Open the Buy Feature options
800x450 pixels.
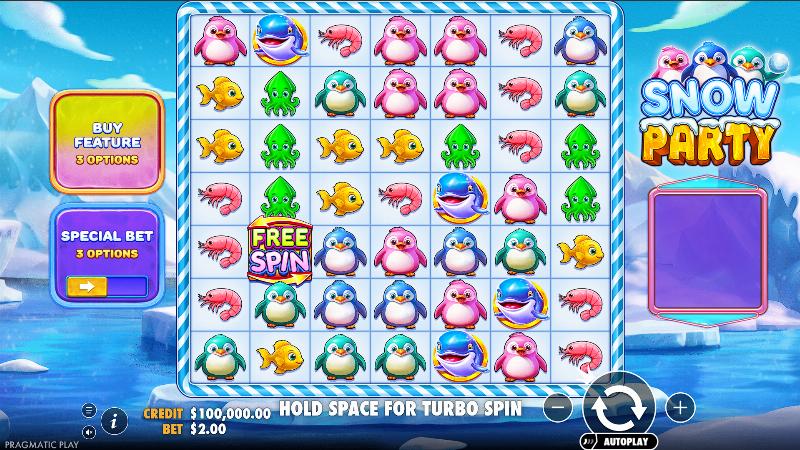107,142
